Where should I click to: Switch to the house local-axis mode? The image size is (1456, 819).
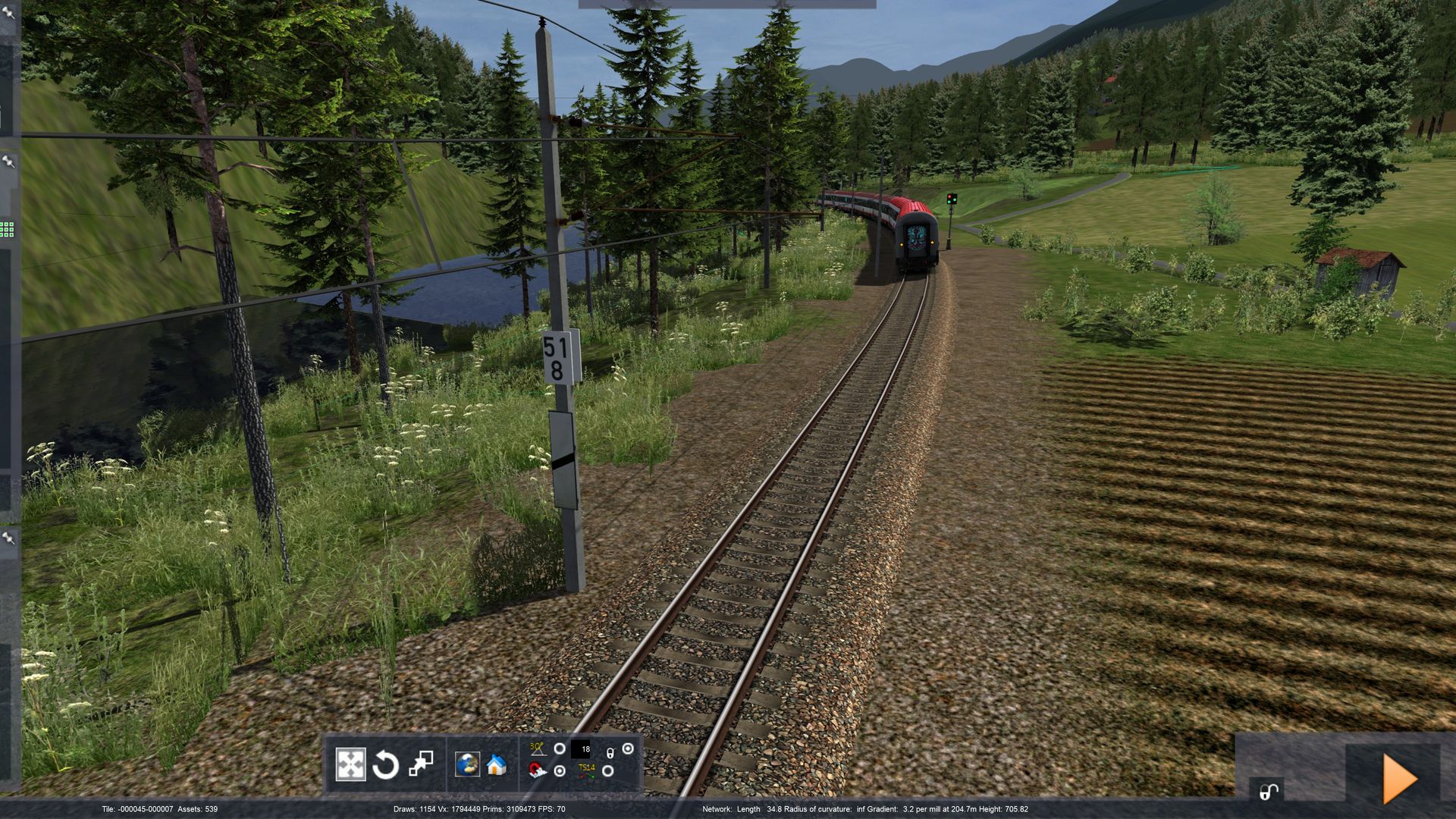click(x=497, y=764)
